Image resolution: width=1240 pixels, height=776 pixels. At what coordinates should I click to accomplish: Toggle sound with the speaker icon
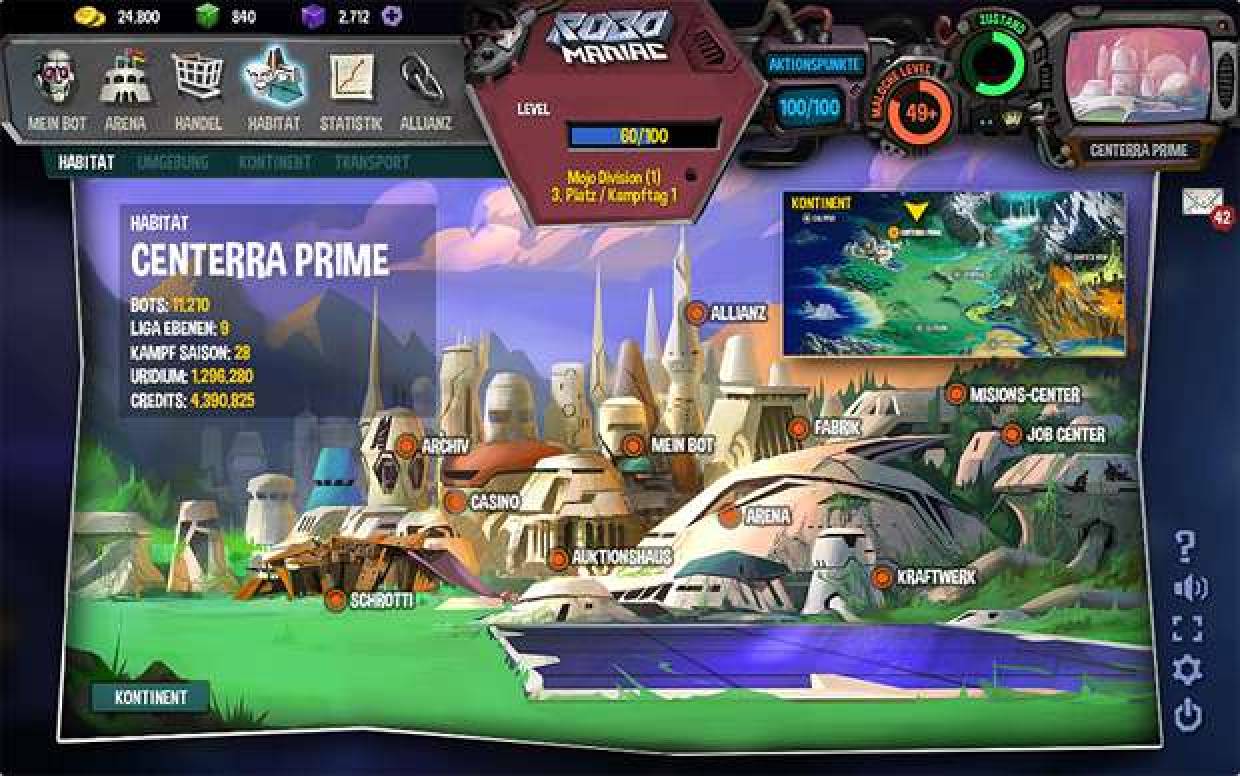[x=1189, y=588]
